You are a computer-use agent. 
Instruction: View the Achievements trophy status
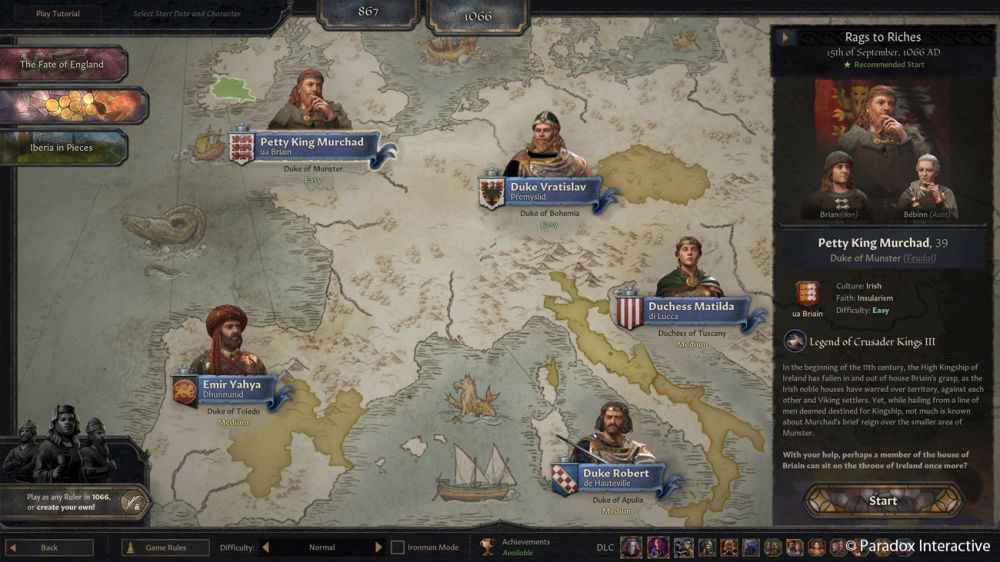tap(488, 547)
